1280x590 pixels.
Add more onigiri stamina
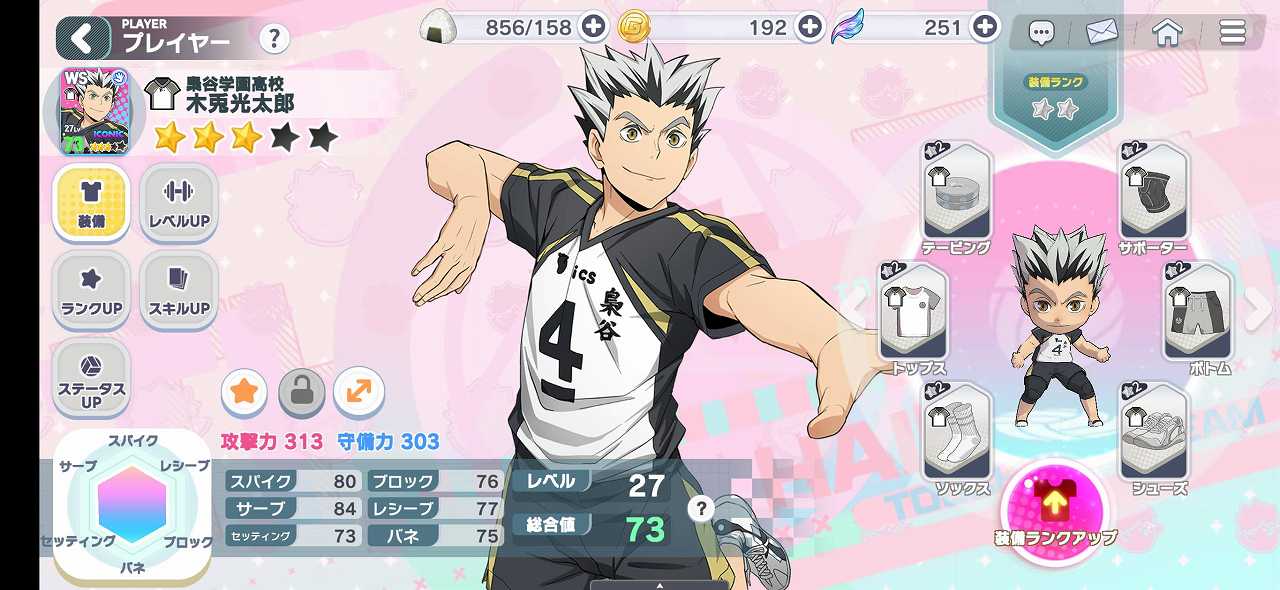(x=594, y=27)
